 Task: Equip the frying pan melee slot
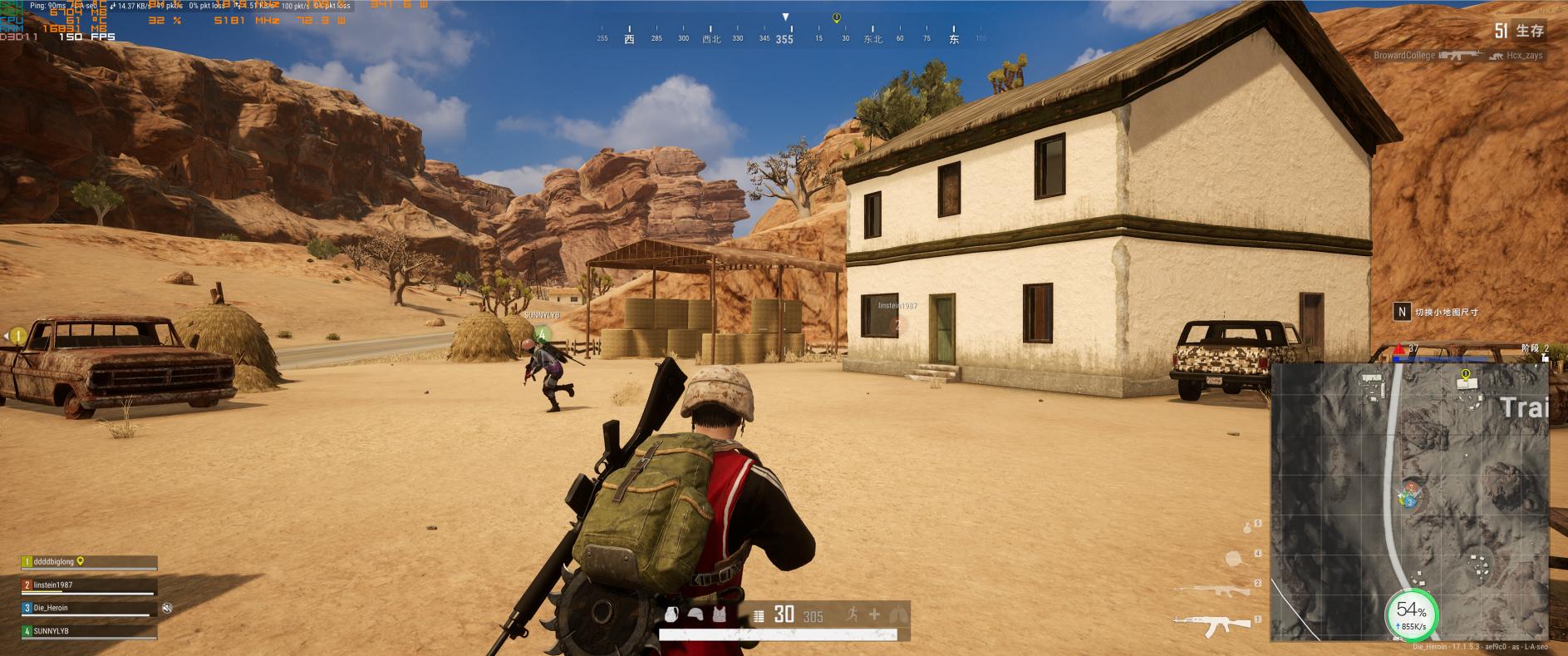pos(1236,557)
